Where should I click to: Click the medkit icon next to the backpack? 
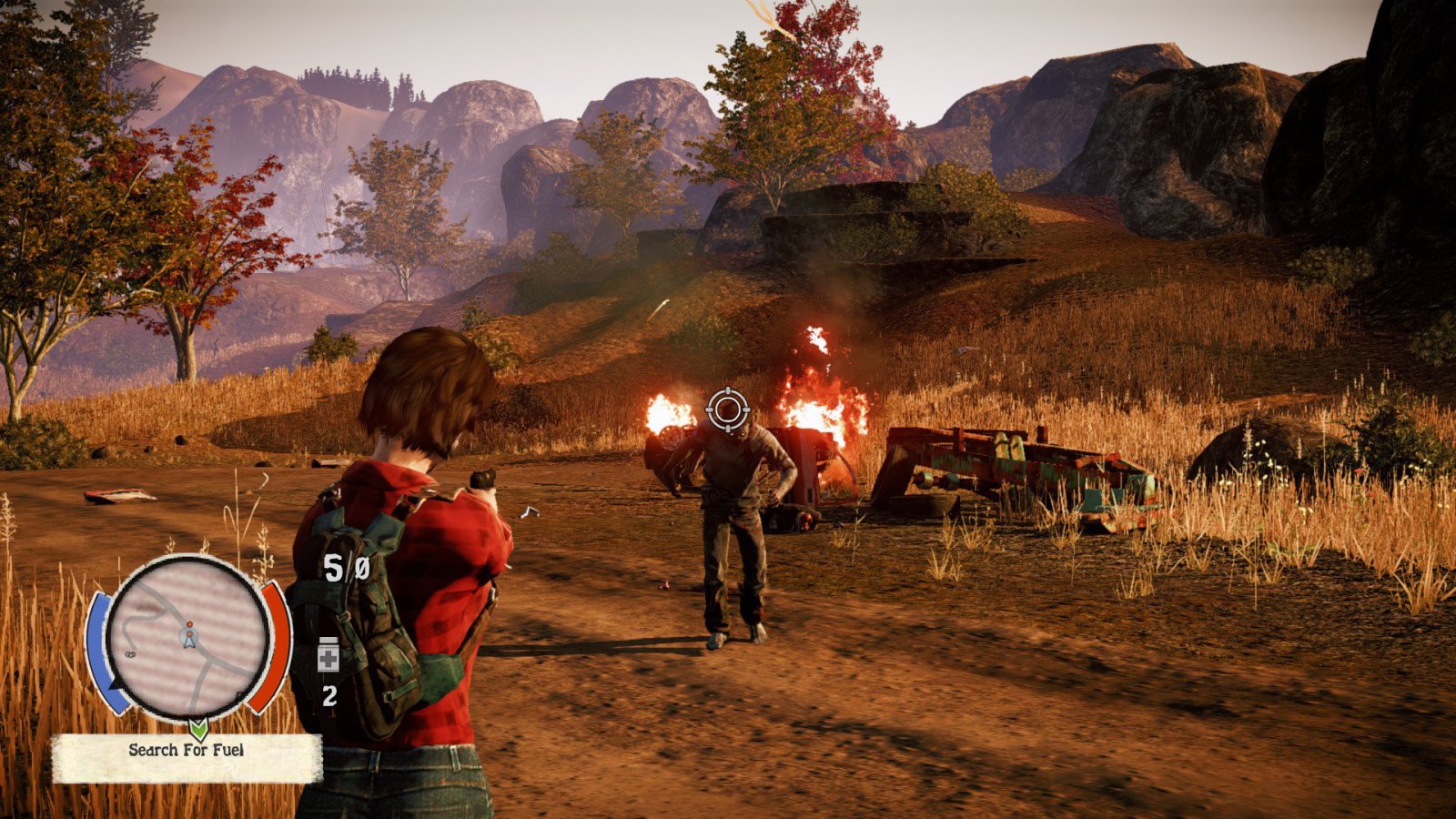point(329,657)
